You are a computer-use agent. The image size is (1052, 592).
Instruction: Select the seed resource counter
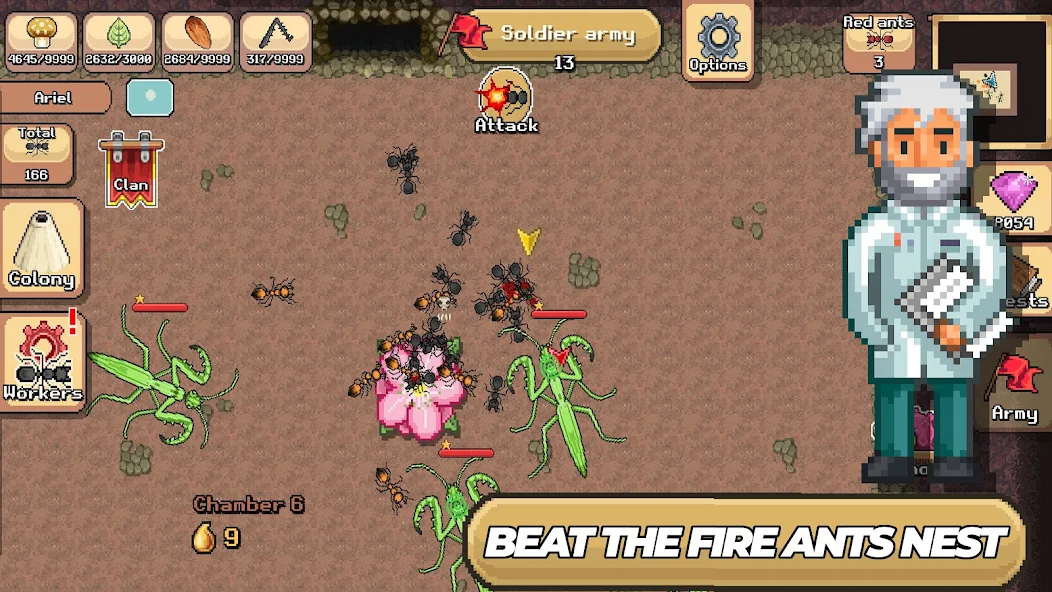tap(197, 40)
